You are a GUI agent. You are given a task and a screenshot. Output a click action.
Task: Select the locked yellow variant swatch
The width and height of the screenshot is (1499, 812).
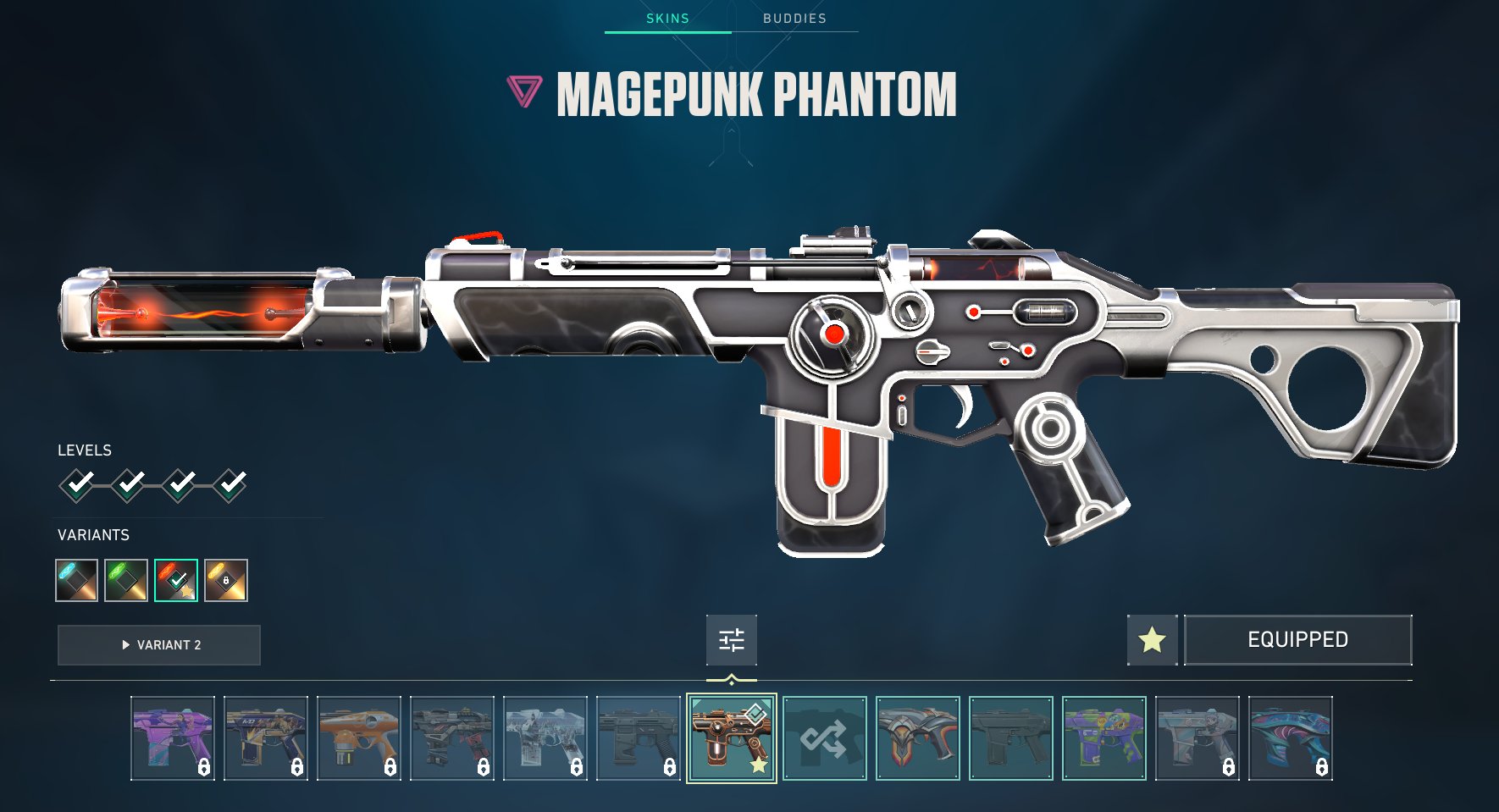click(226, 581)
